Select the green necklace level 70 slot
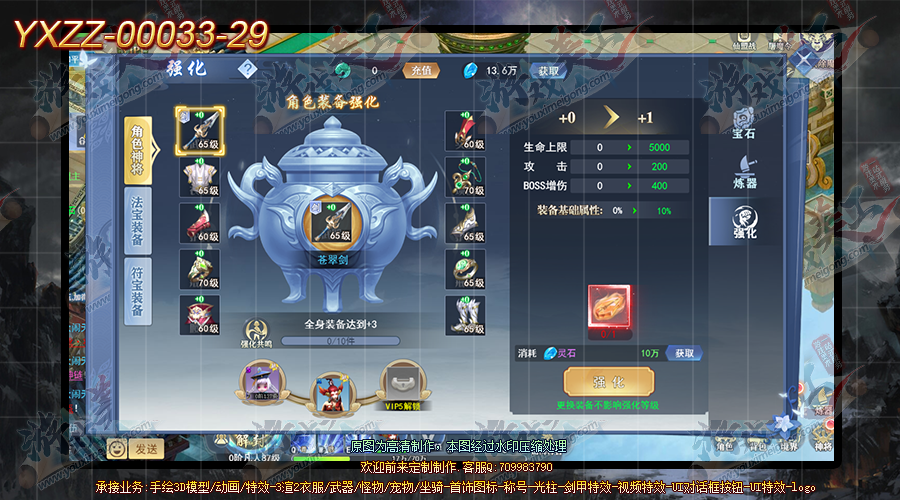 click(x=465, y=176)
